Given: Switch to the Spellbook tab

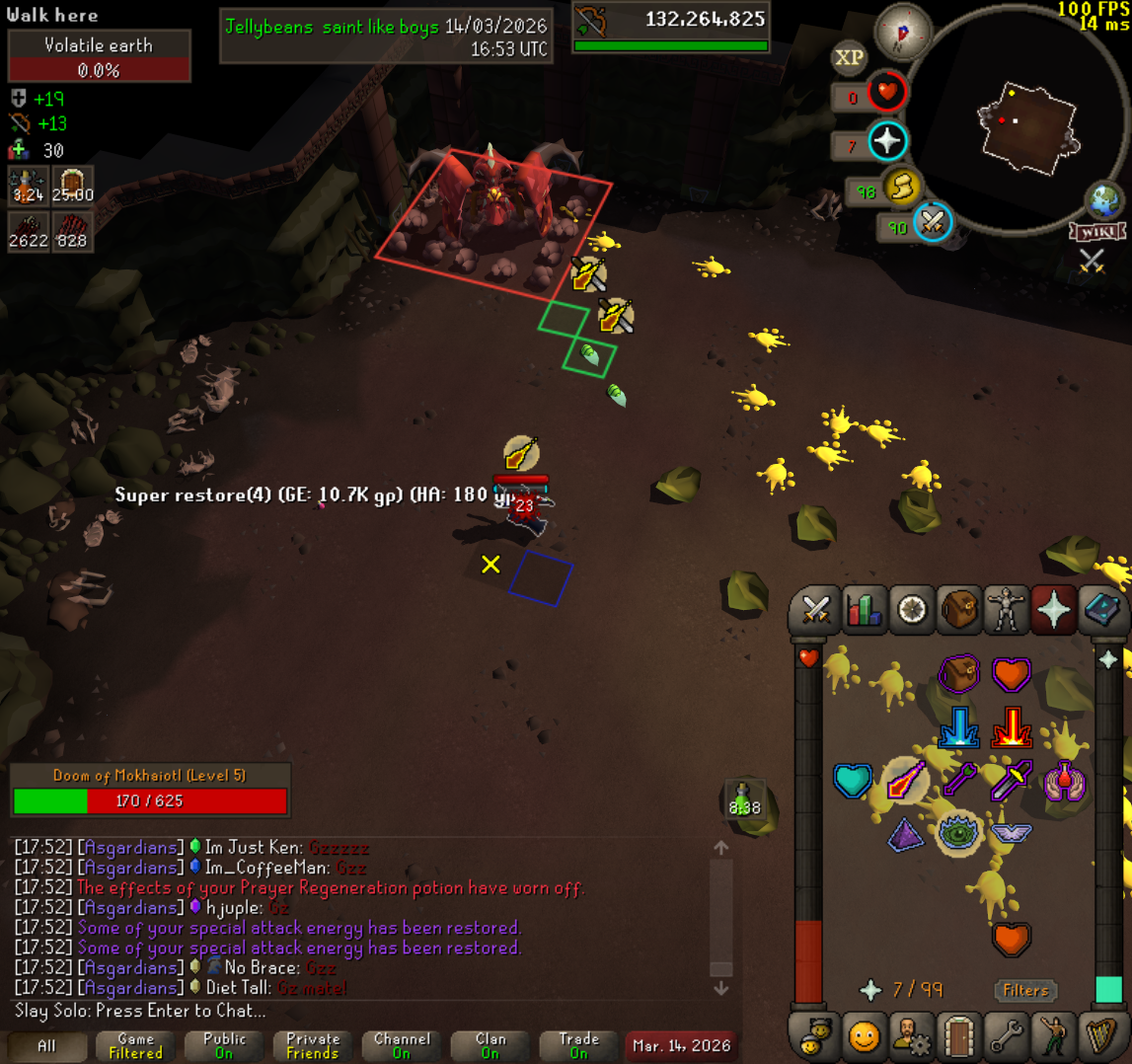Looking at the screenshot, I should pos(1102,611).
